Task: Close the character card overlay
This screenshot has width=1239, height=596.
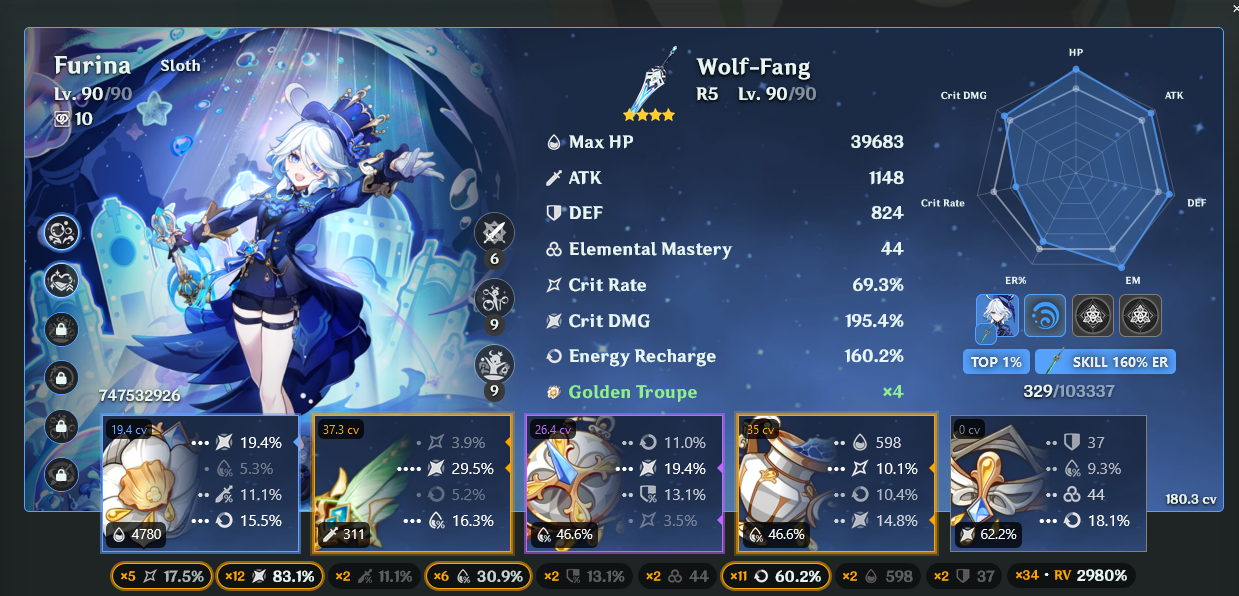Action: [1229, 9]
